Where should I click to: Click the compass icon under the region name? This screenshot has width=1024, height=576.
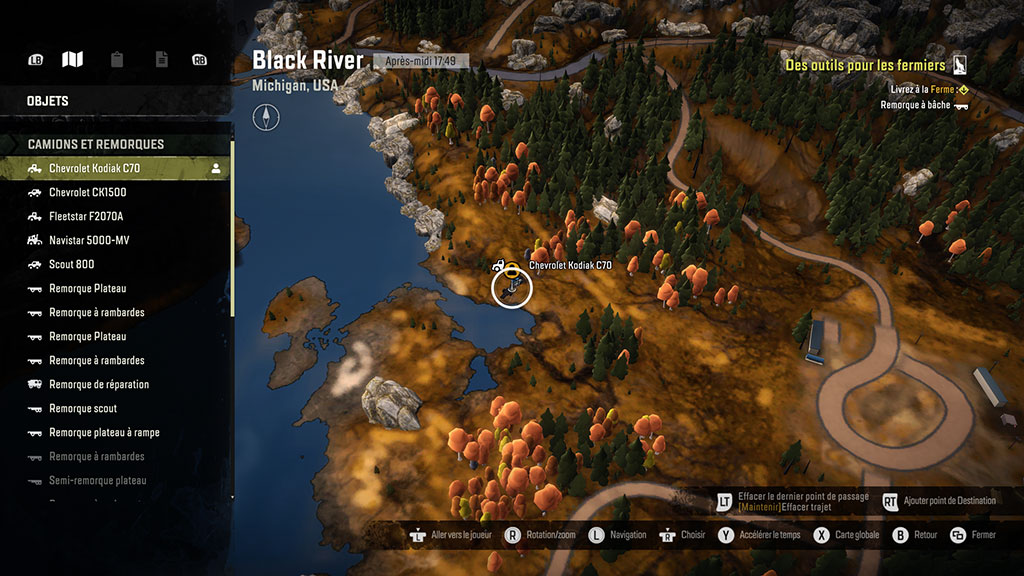point(266,119)
